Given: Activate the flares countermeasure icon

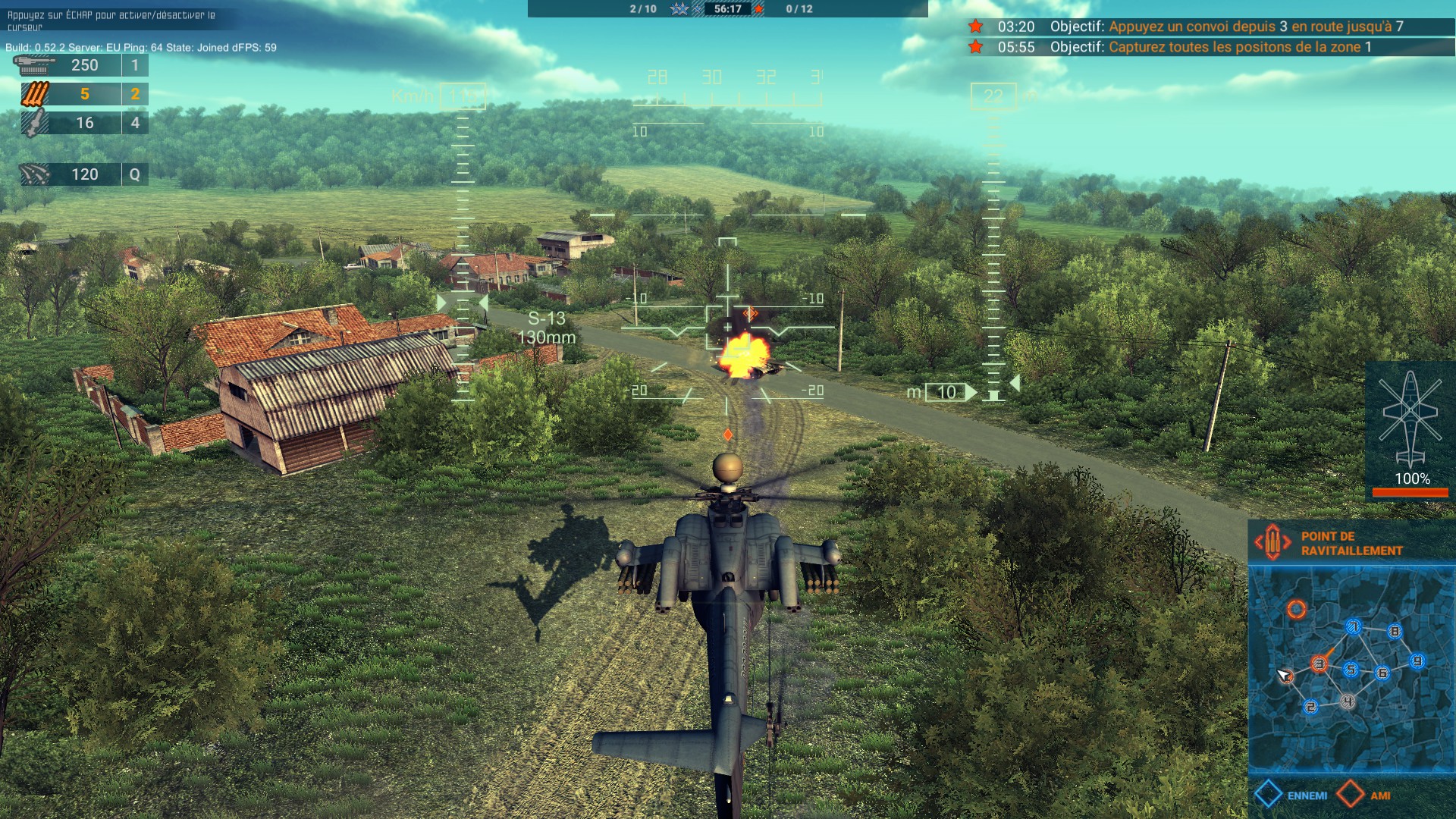Looking at the screenshot, I should (34, 174).
